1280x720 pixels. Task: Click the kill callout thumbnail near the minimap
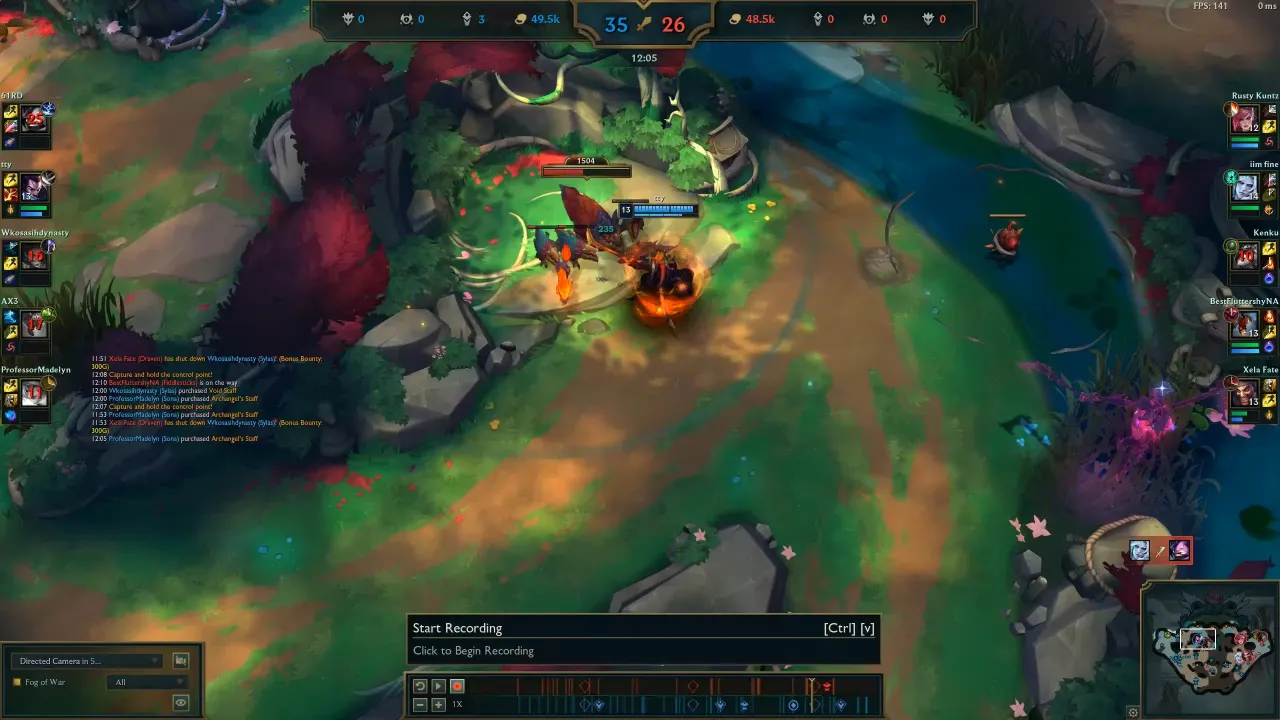coord(1161,550)
